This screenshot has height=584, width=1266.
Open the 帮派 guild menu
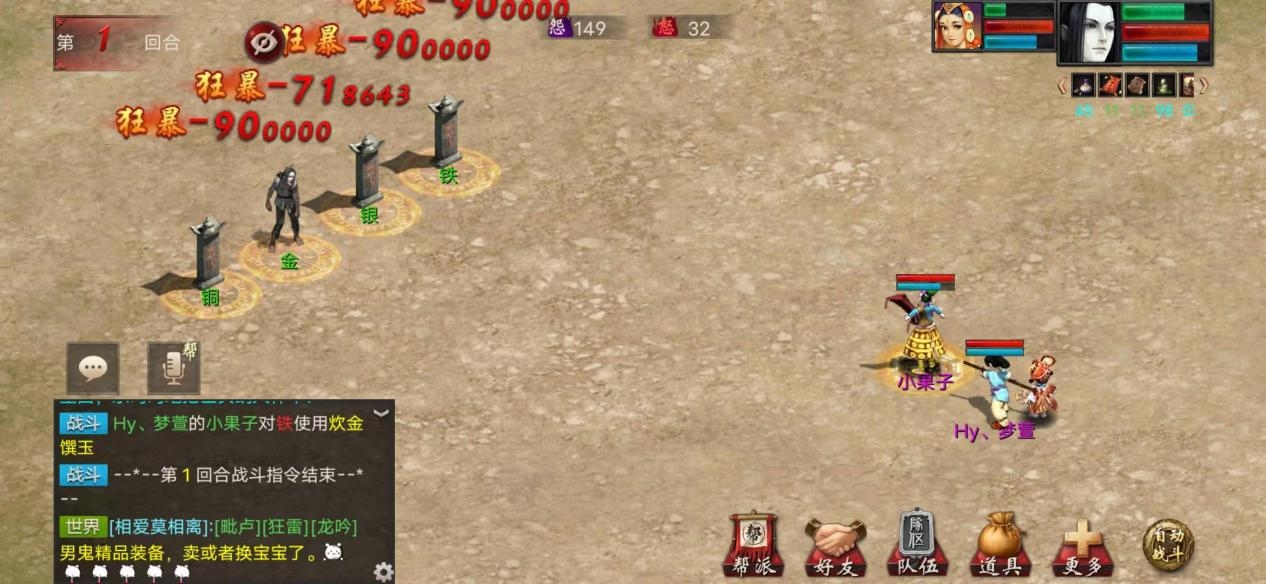tap(754, 545)
